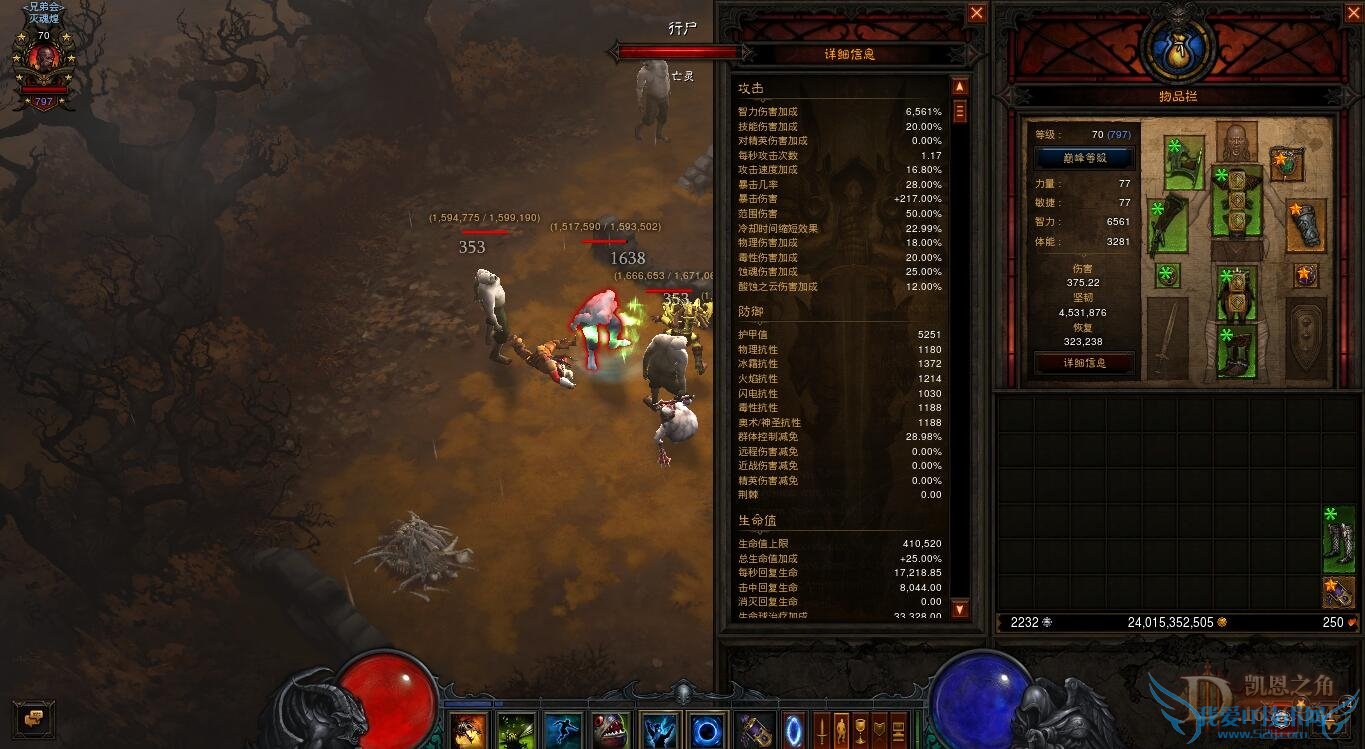Select the equipped amulet slot

(1287, 163)
